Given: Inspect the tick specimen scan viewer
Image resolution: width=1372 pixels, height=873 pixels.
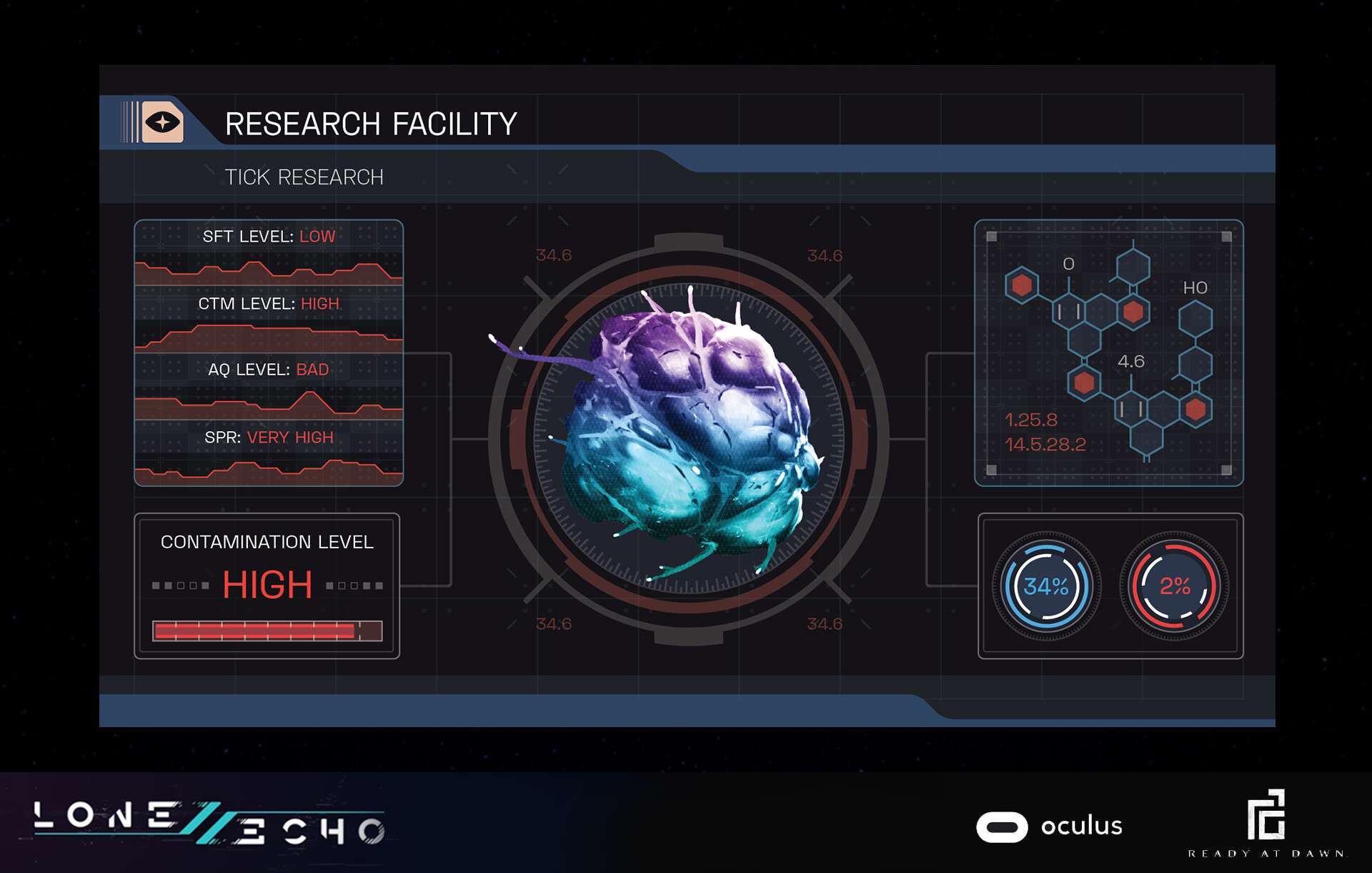Looking at the screenshot, I should click(688, 438).
